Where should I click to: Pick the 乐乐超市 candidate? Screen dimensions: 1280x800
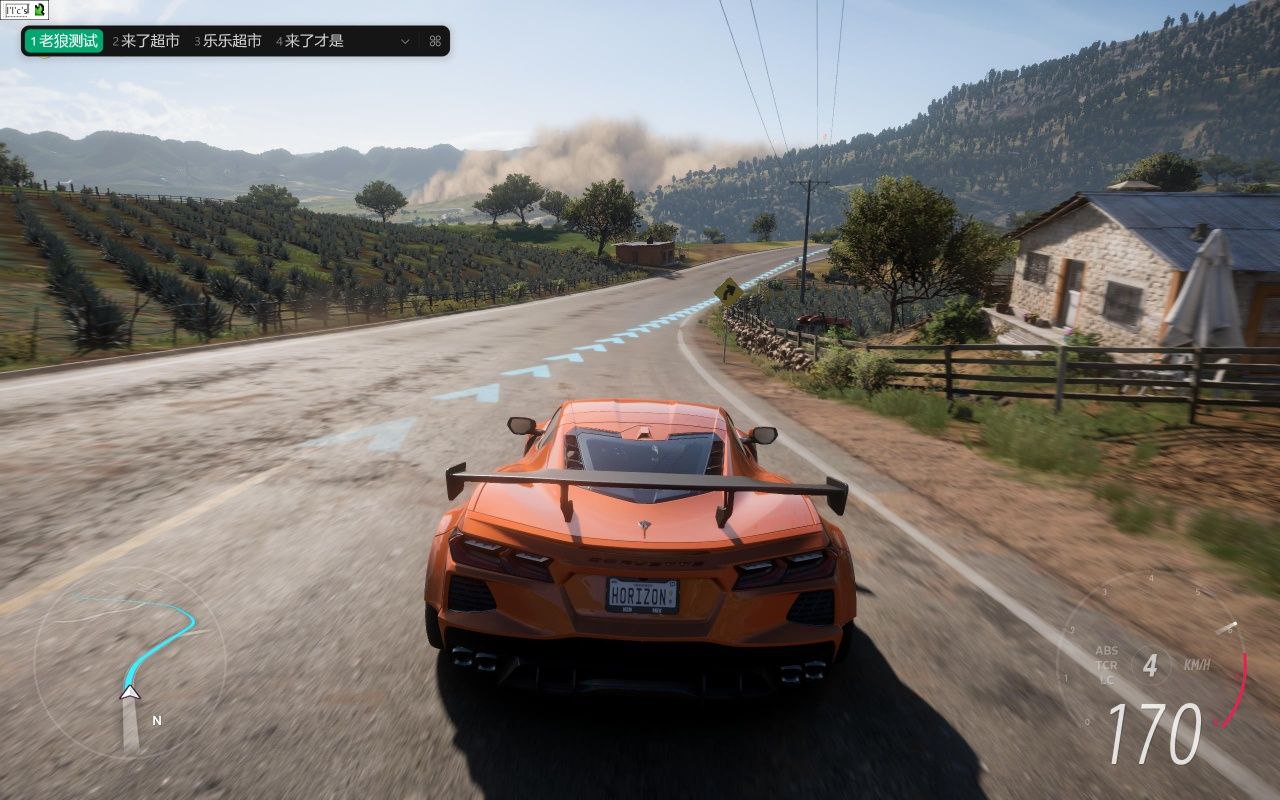pyautogui.click(x=228, y=41)
